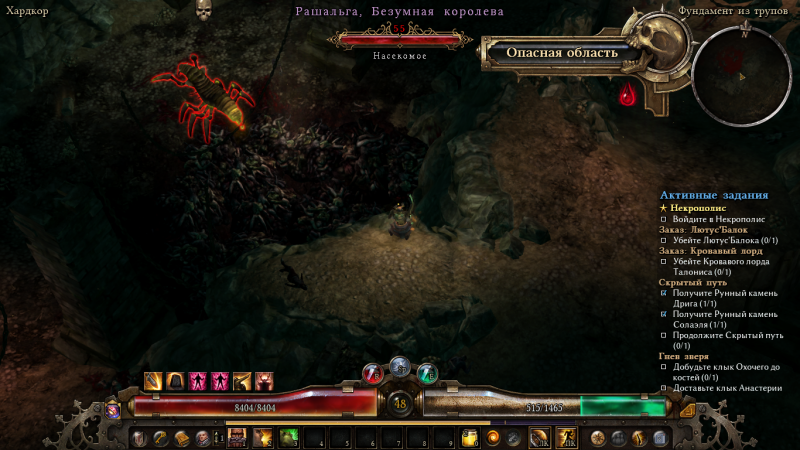Click the rightmost round button in the bottom bar

pyautogui.click(x=660, y=438)
